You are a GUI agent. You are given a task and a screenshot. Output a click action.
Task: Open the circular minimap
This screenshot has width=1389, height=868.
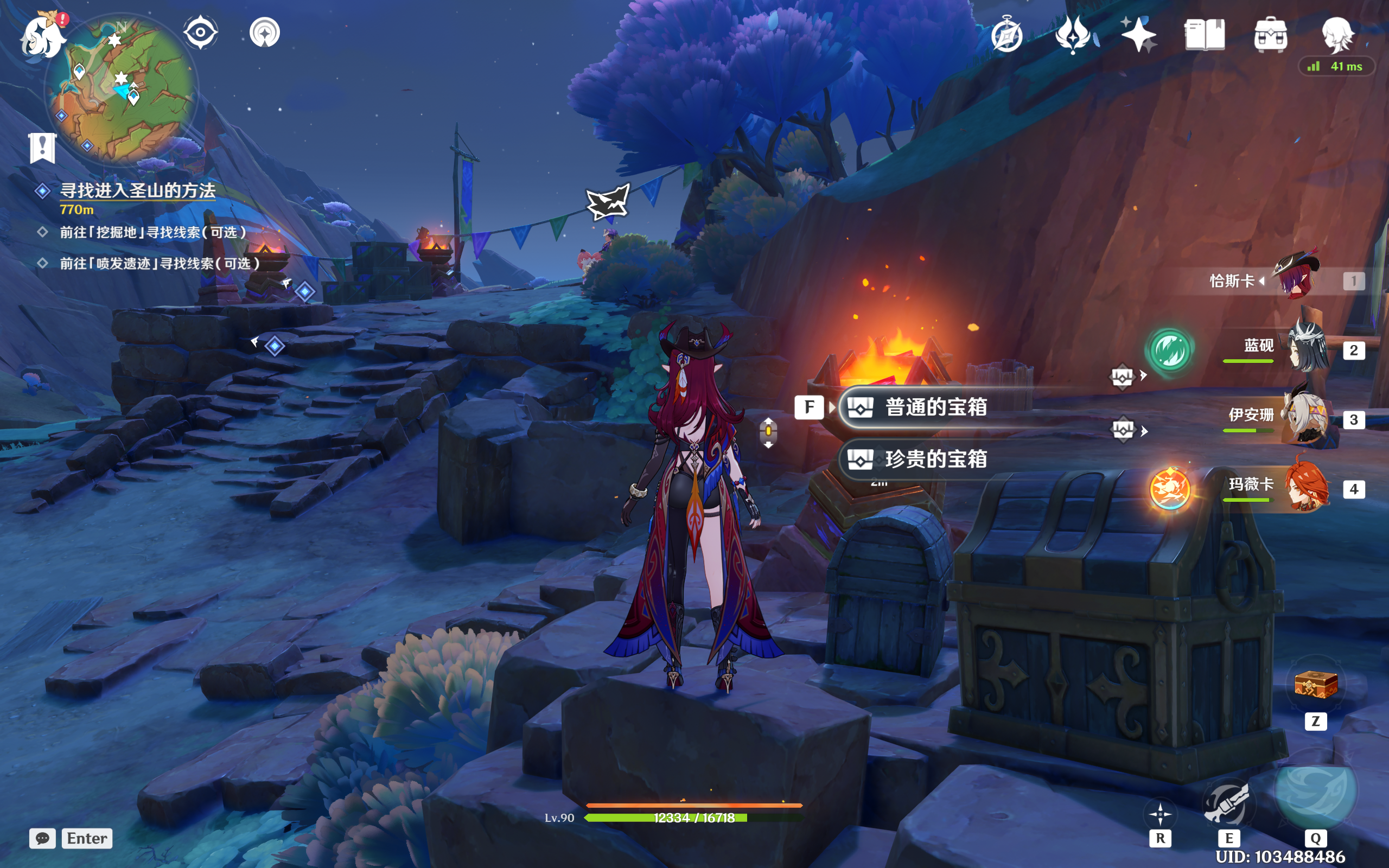click(122, 88)
